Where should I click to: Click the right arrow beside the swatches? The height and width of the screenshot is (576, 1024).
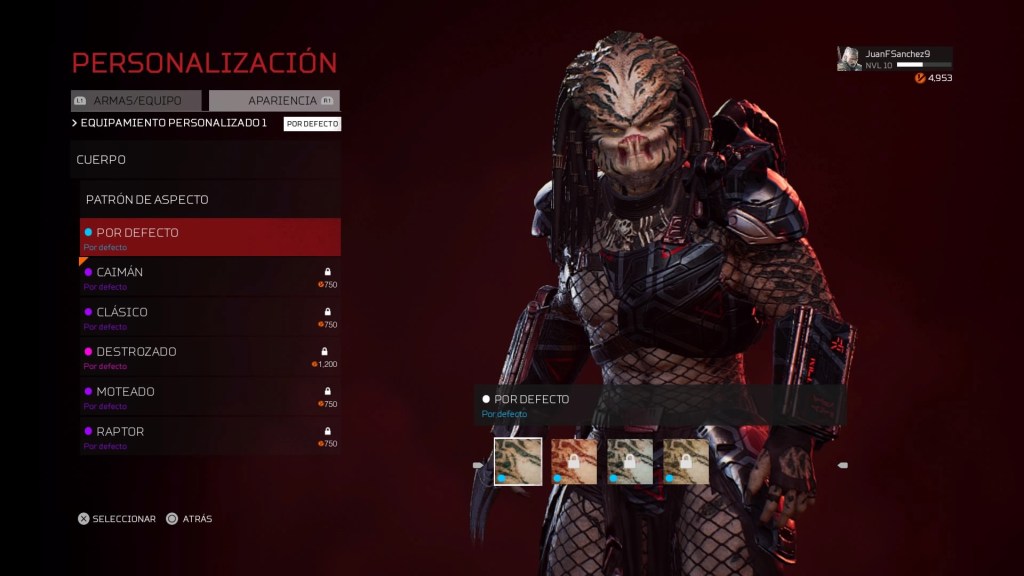click(843, 465)
